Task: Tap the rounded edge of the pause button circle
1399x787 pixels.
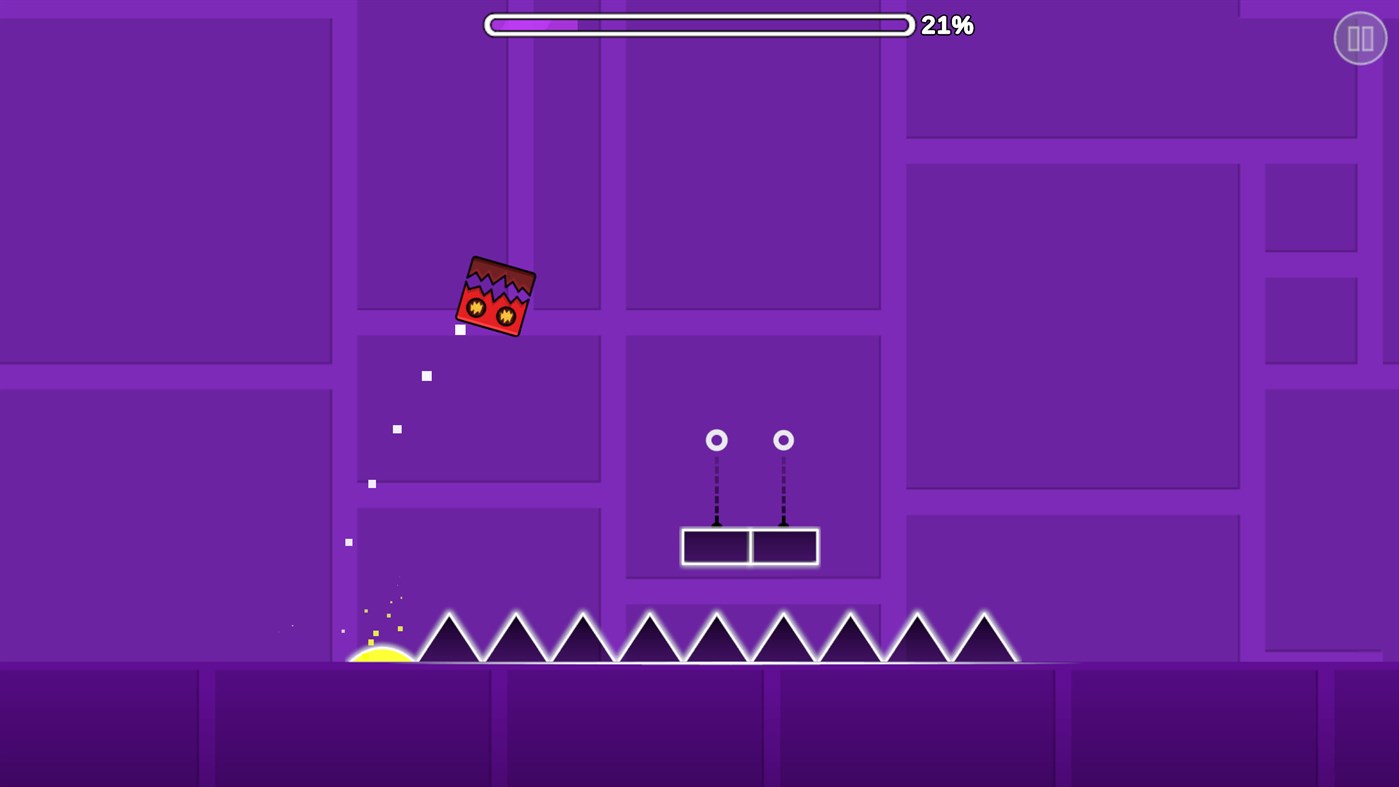Action: [1338, 37]
